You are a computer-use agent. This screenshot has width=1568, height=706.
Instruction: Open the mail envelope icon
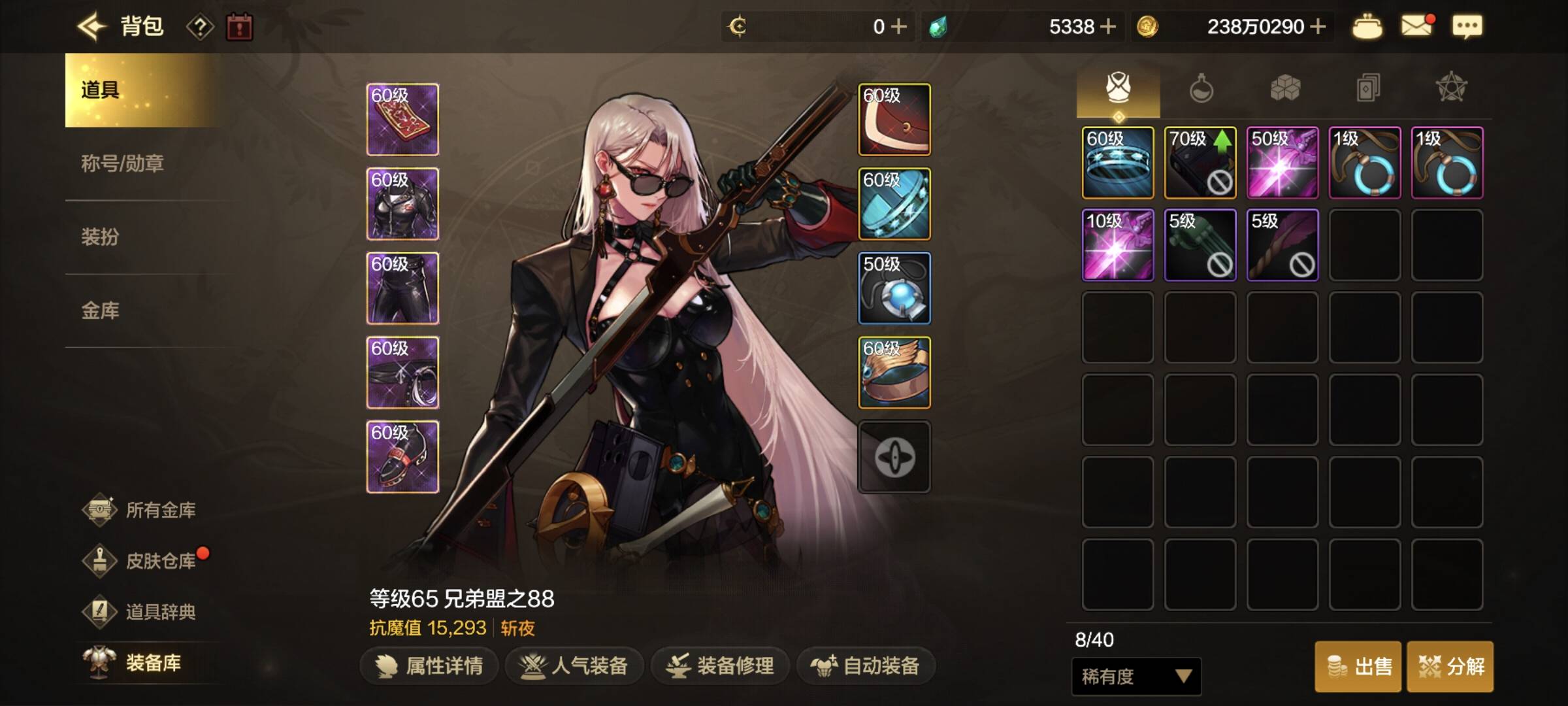[1416, 26]
